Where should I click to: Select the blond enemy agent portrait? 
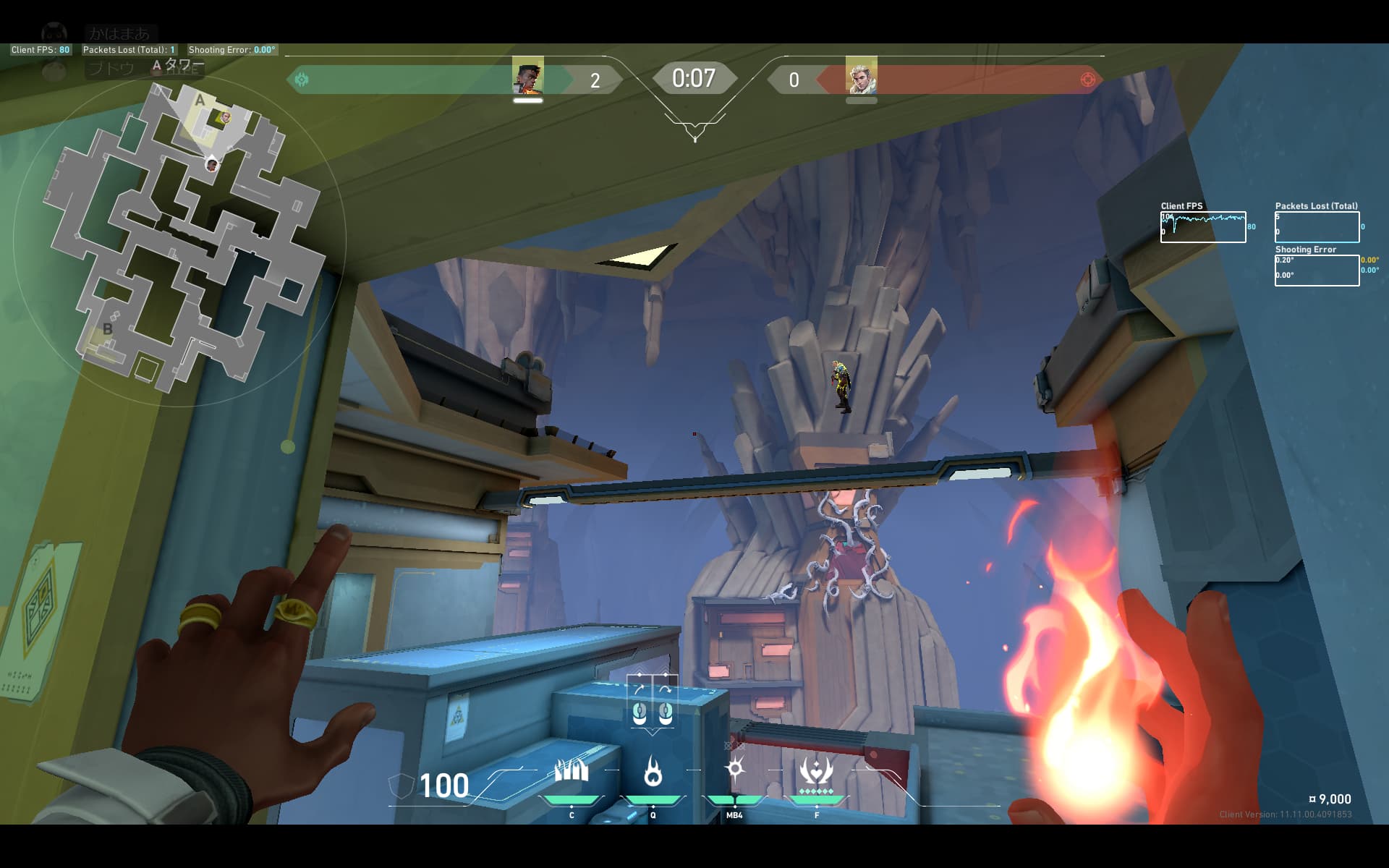[861, 75]
